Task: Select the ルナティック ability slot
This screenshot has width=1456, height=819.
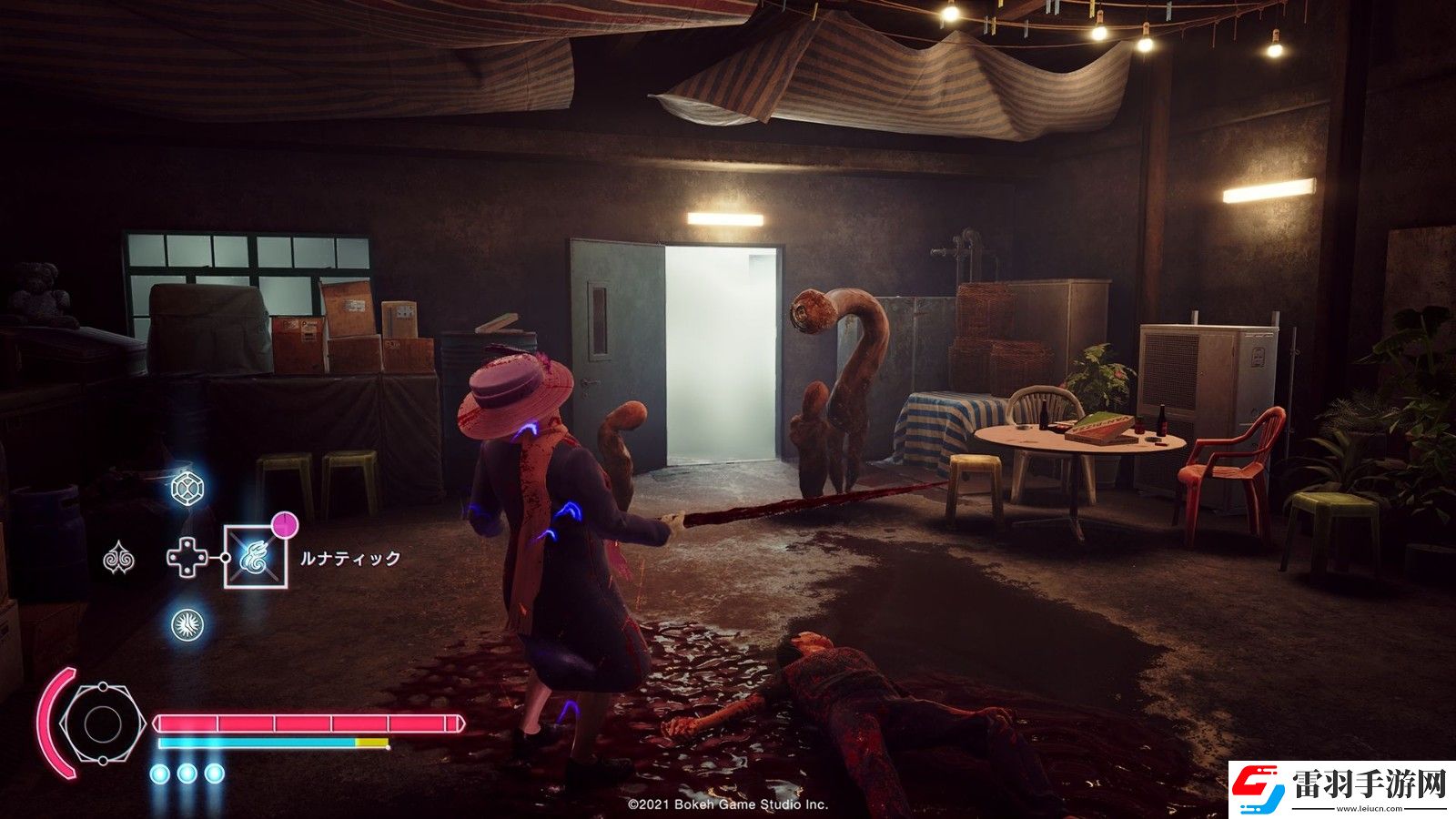Action: (256, 557)
